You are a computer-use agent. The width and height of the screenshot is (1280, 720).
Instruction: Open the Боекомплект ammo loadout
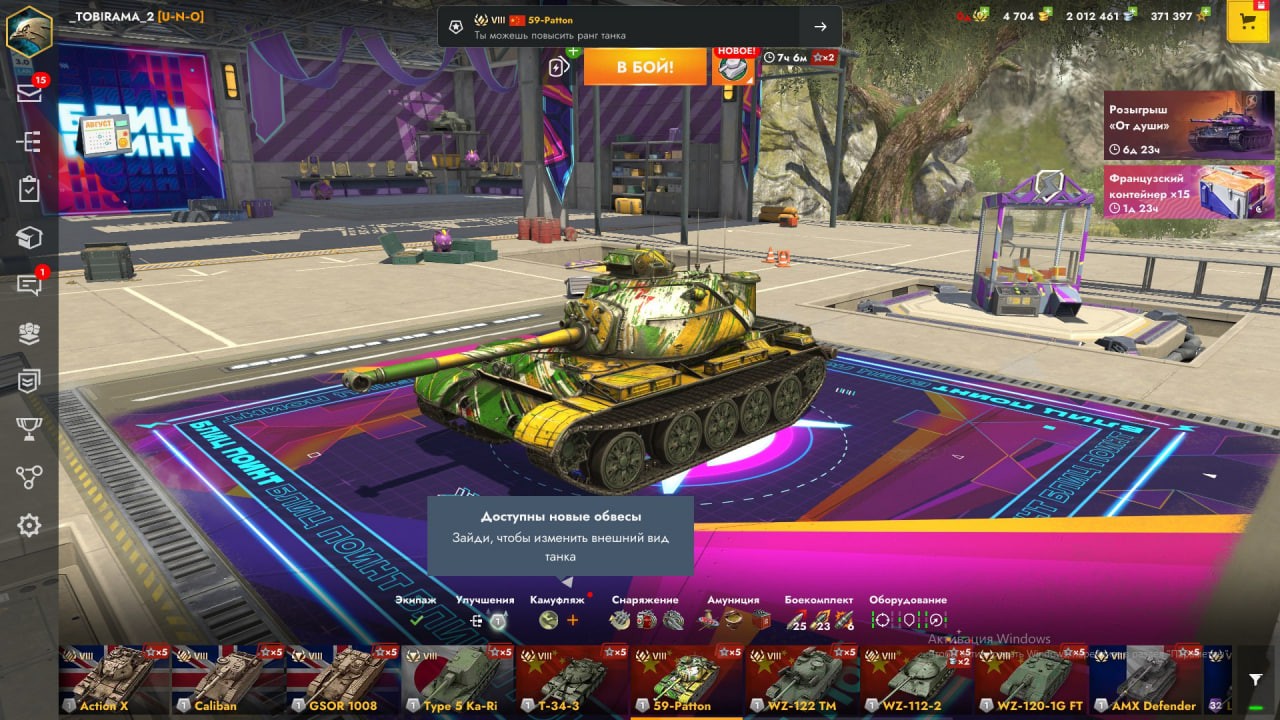point(819,620)
